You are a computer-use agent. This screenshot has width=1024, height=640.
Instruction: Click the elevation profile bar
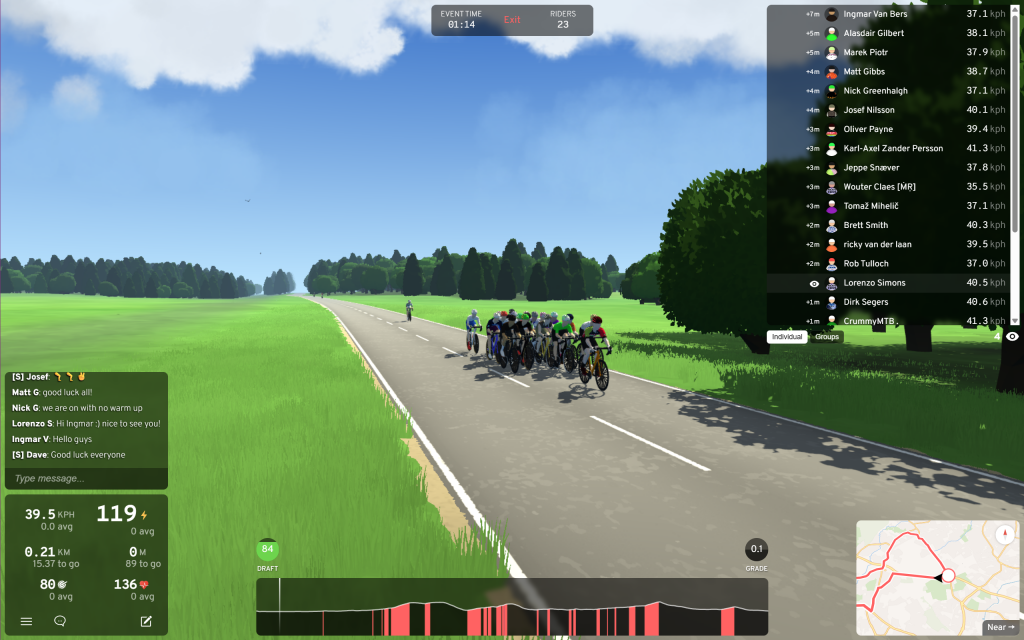coord(512,607)
